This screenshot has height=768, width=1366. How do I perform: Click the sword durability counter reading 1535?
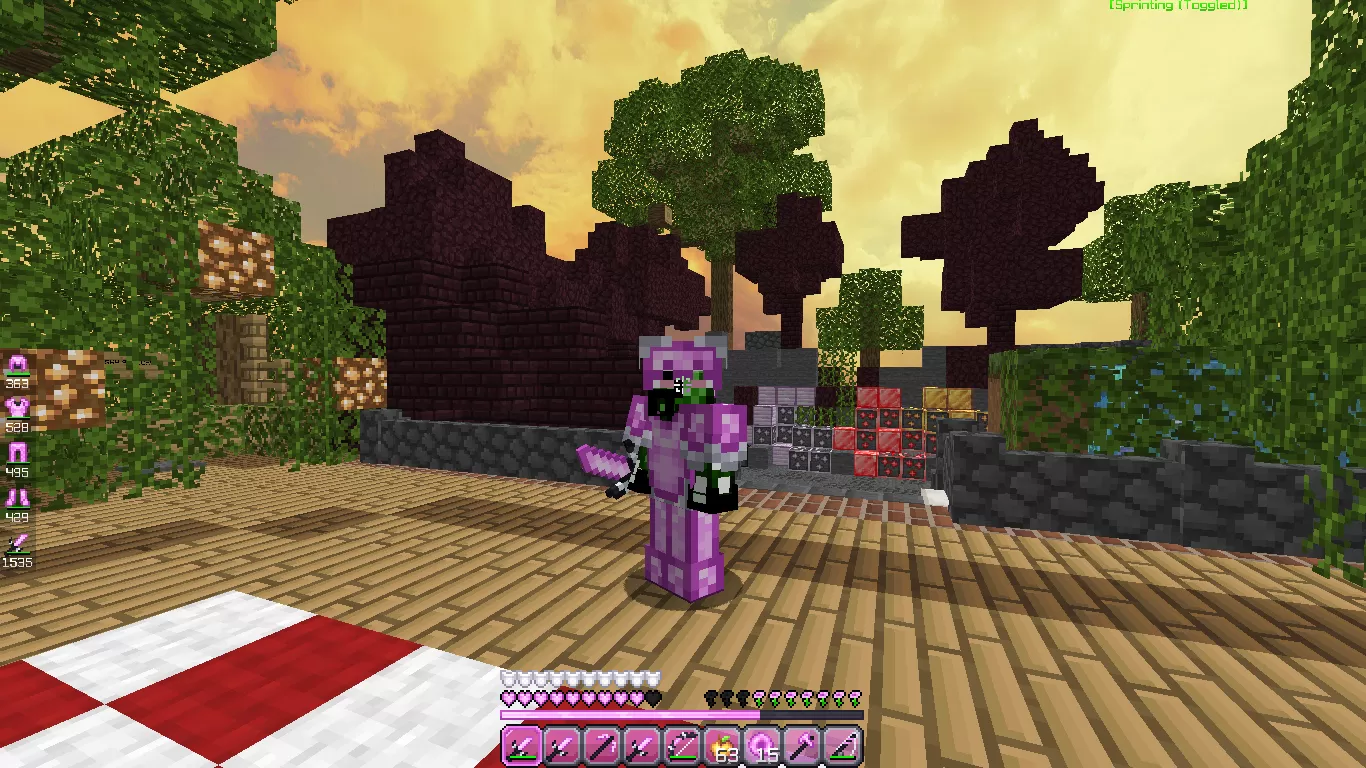click(17, 562)
